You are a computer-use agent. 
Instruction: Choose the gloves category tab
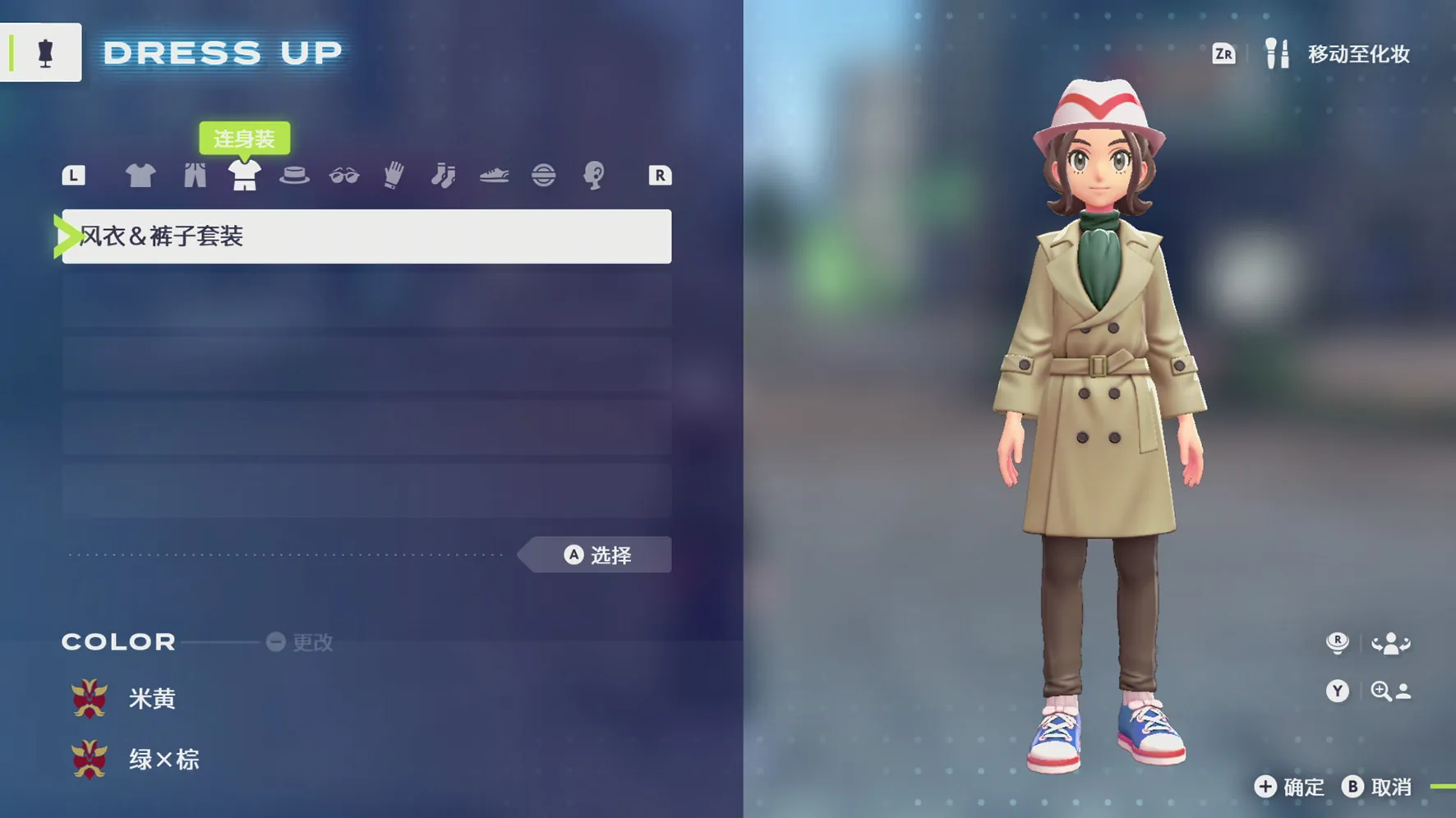tap(394, 175)
